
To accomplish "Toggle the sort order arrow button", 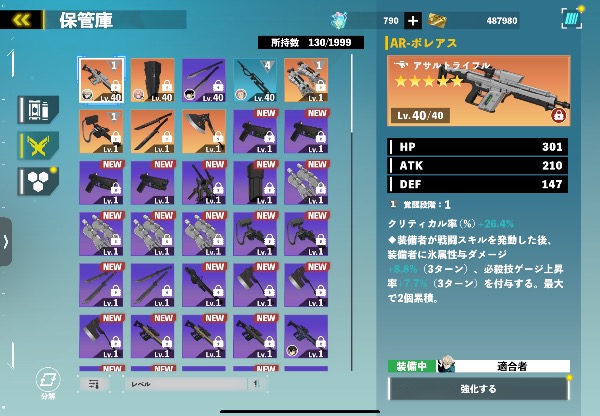I will click(256, 383).
